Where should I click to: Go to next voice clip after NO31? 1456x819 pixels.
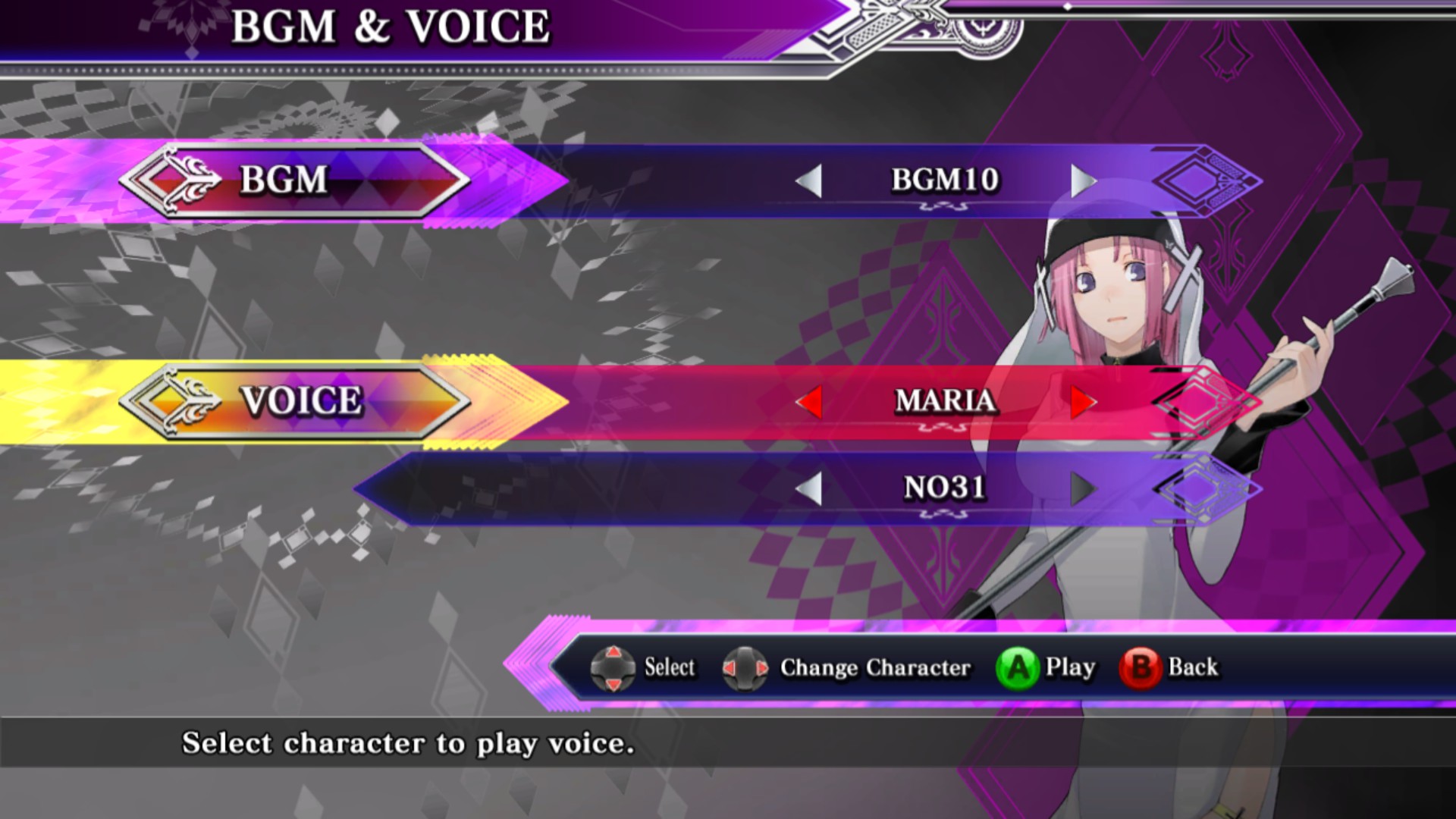click(x=1083, y=489)
